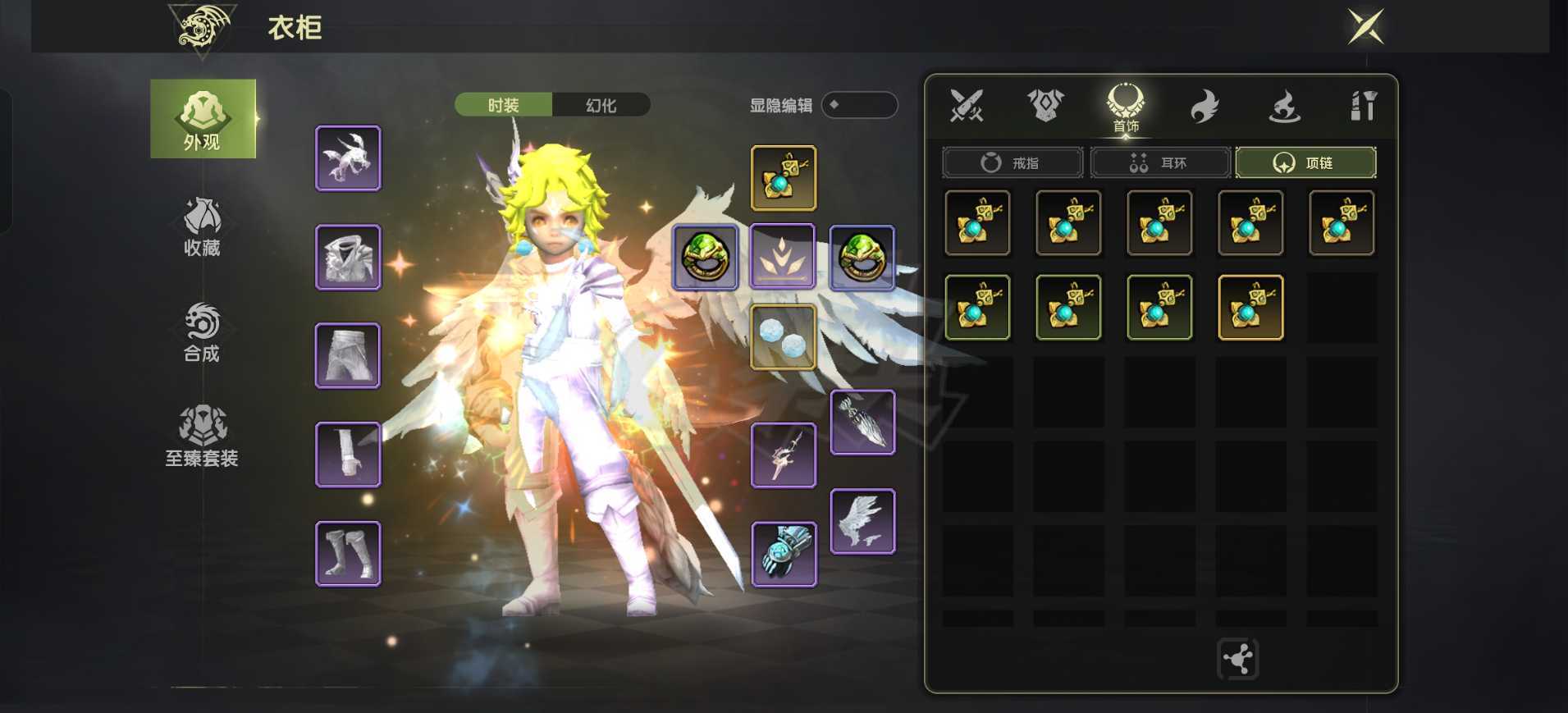Toggle the 显隐编辑 visibility edit switch
This screenshot has height=713, width=1568.
click(x=858, y=105)
